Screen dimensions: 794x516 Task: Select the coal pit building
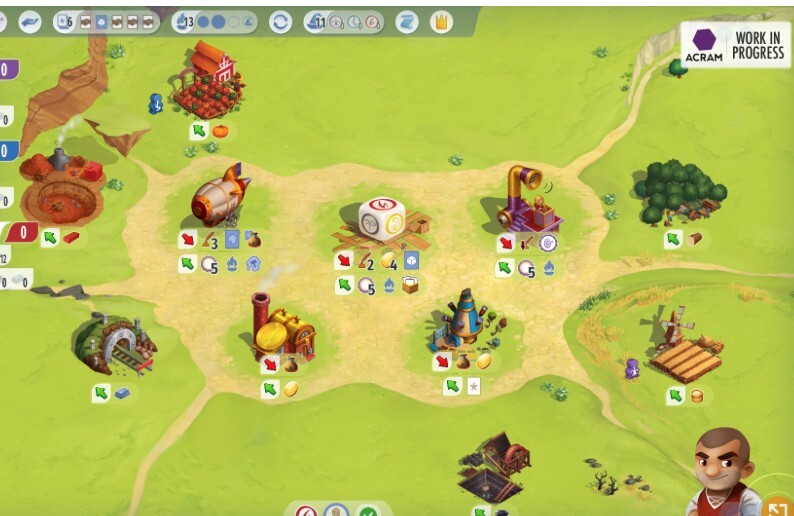(x=493, y=466)
